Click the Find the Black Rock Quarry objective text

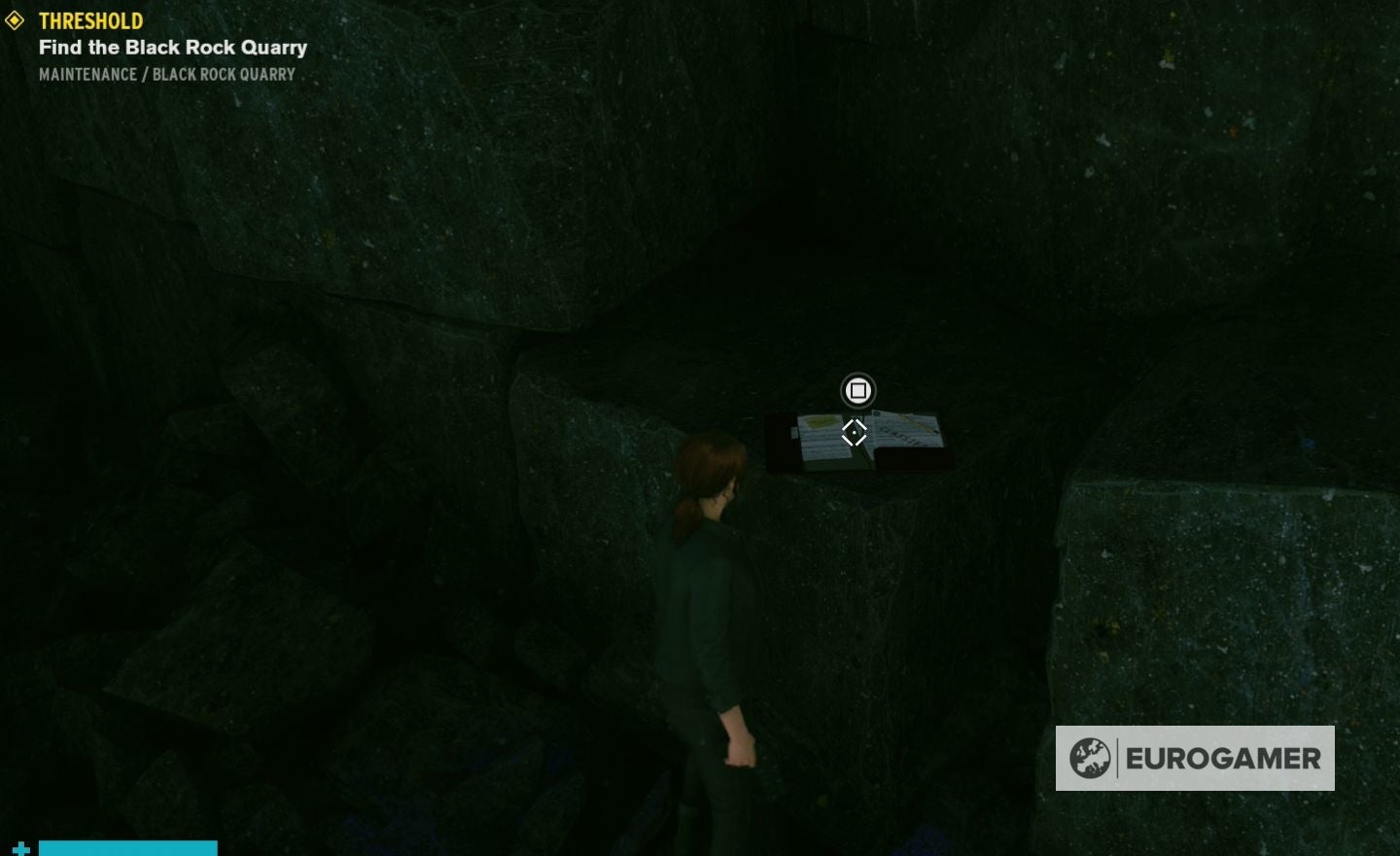[172, 47]
